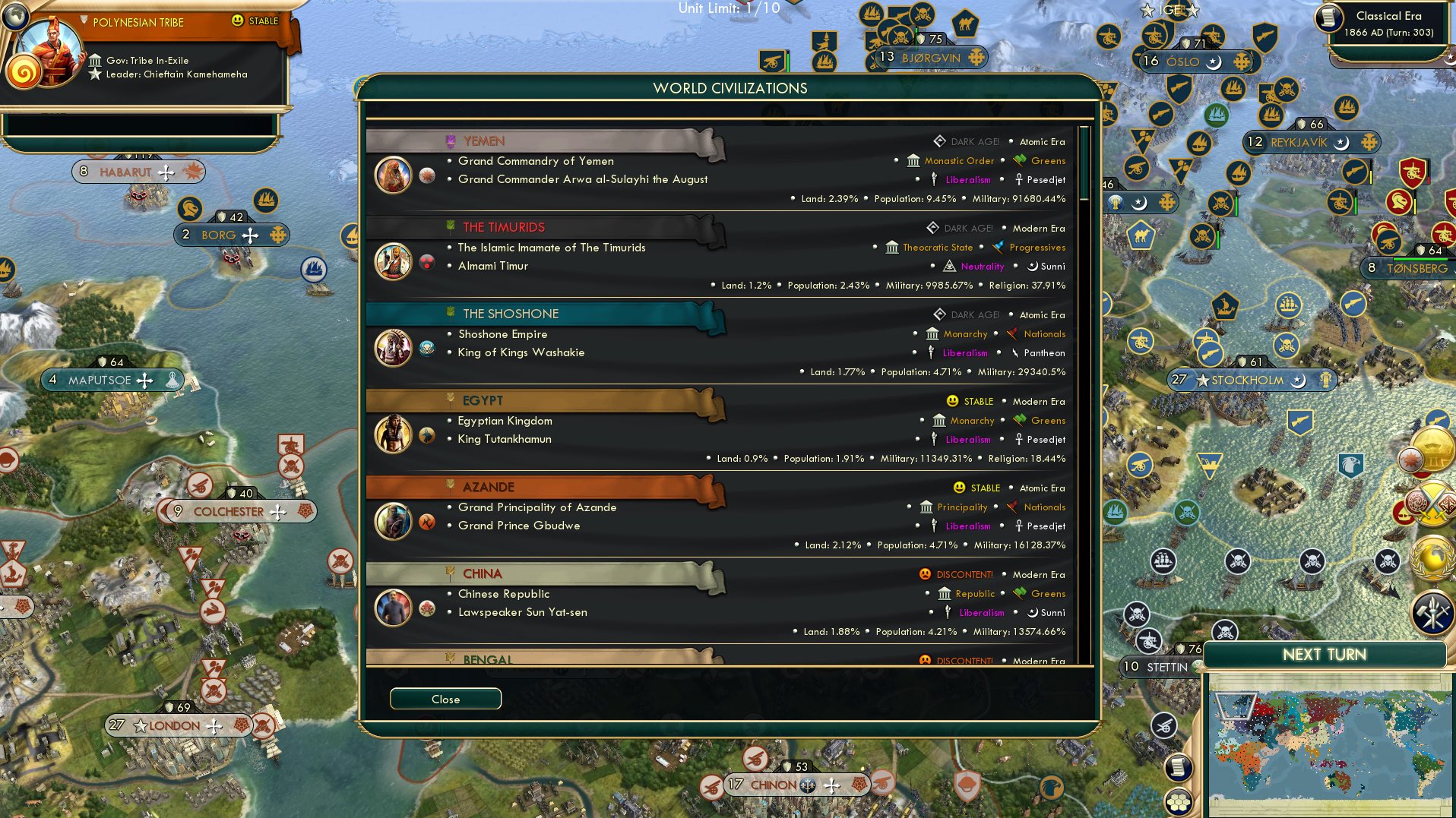Click King Tutankhamun's leader portrait
Viewport: 1456px width, 818px height.
pyautogui.click(x=393, y=434)
